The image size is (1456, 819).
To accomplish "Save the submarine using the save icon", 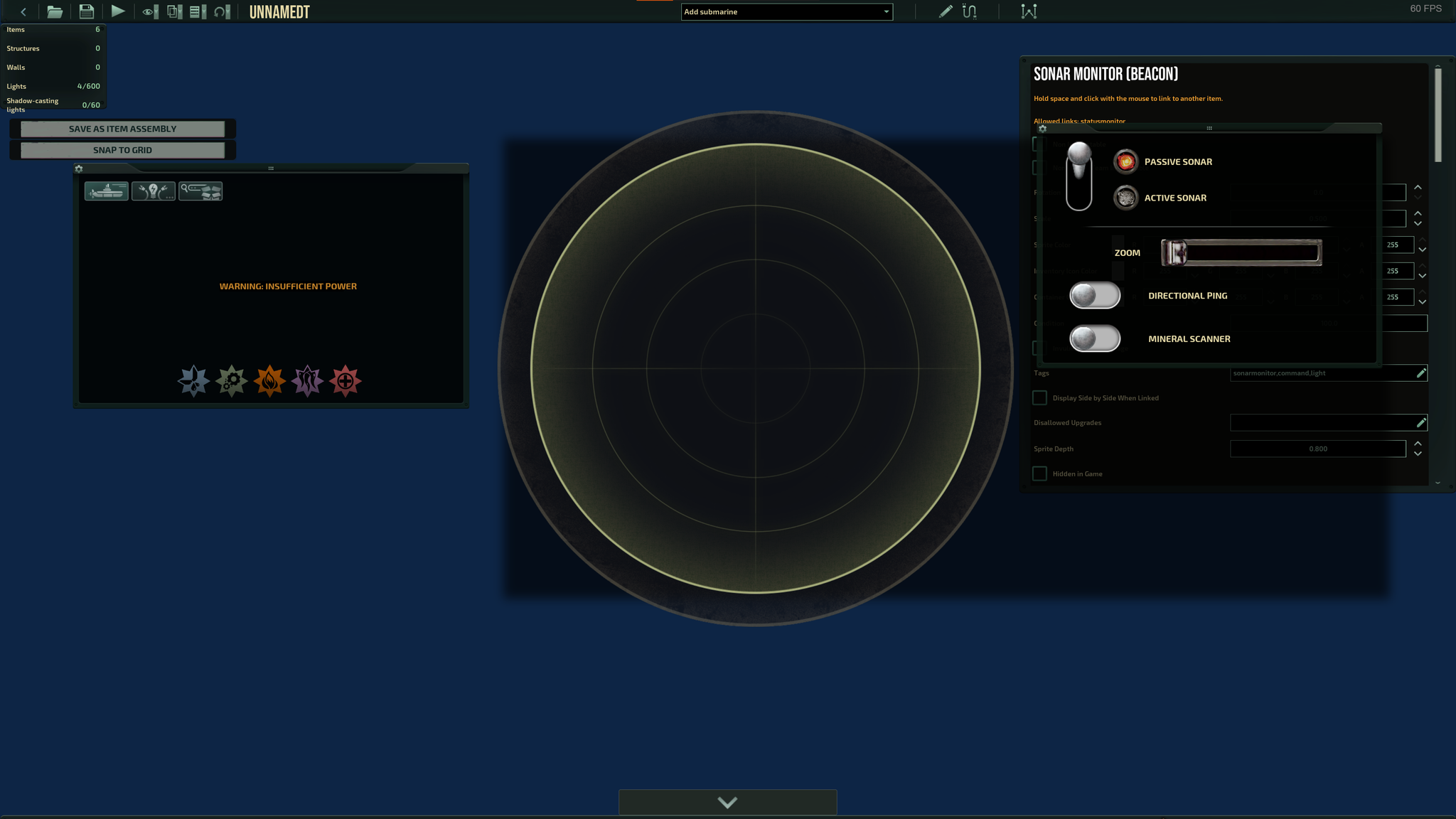I will click(x=86, y=11).
